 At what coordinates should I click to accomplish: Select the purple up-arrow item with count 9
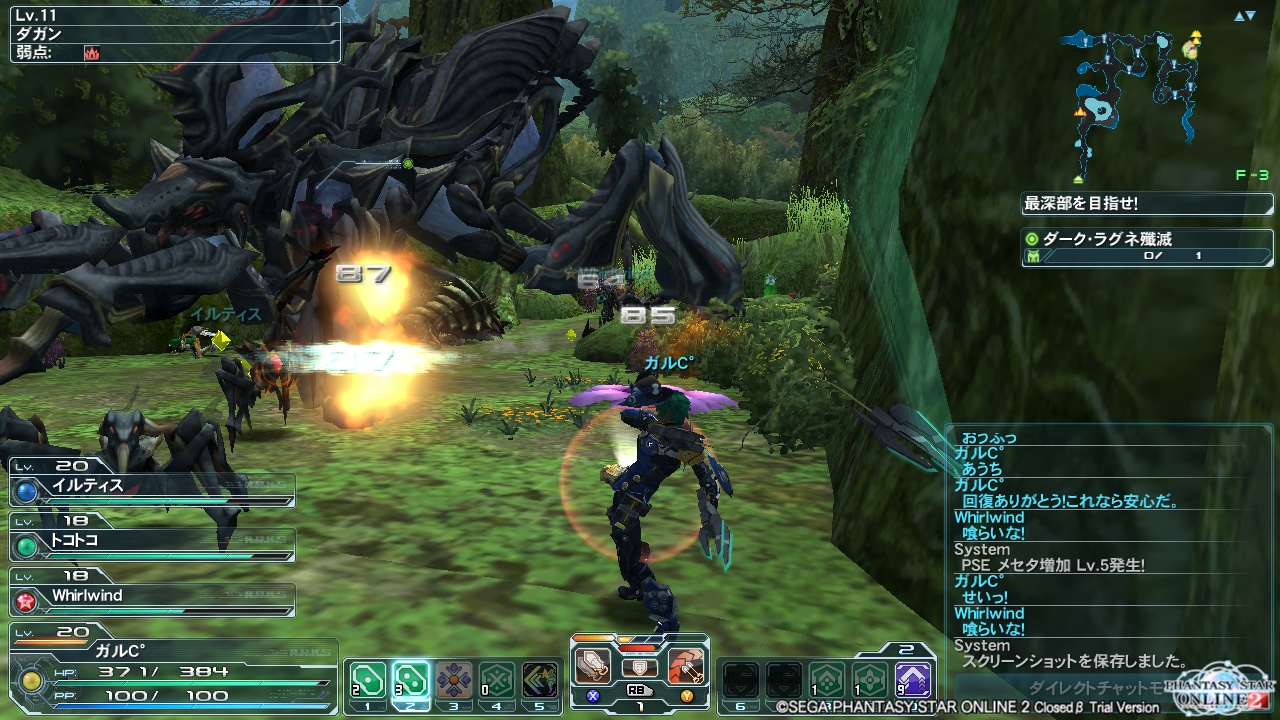(912, 680)
